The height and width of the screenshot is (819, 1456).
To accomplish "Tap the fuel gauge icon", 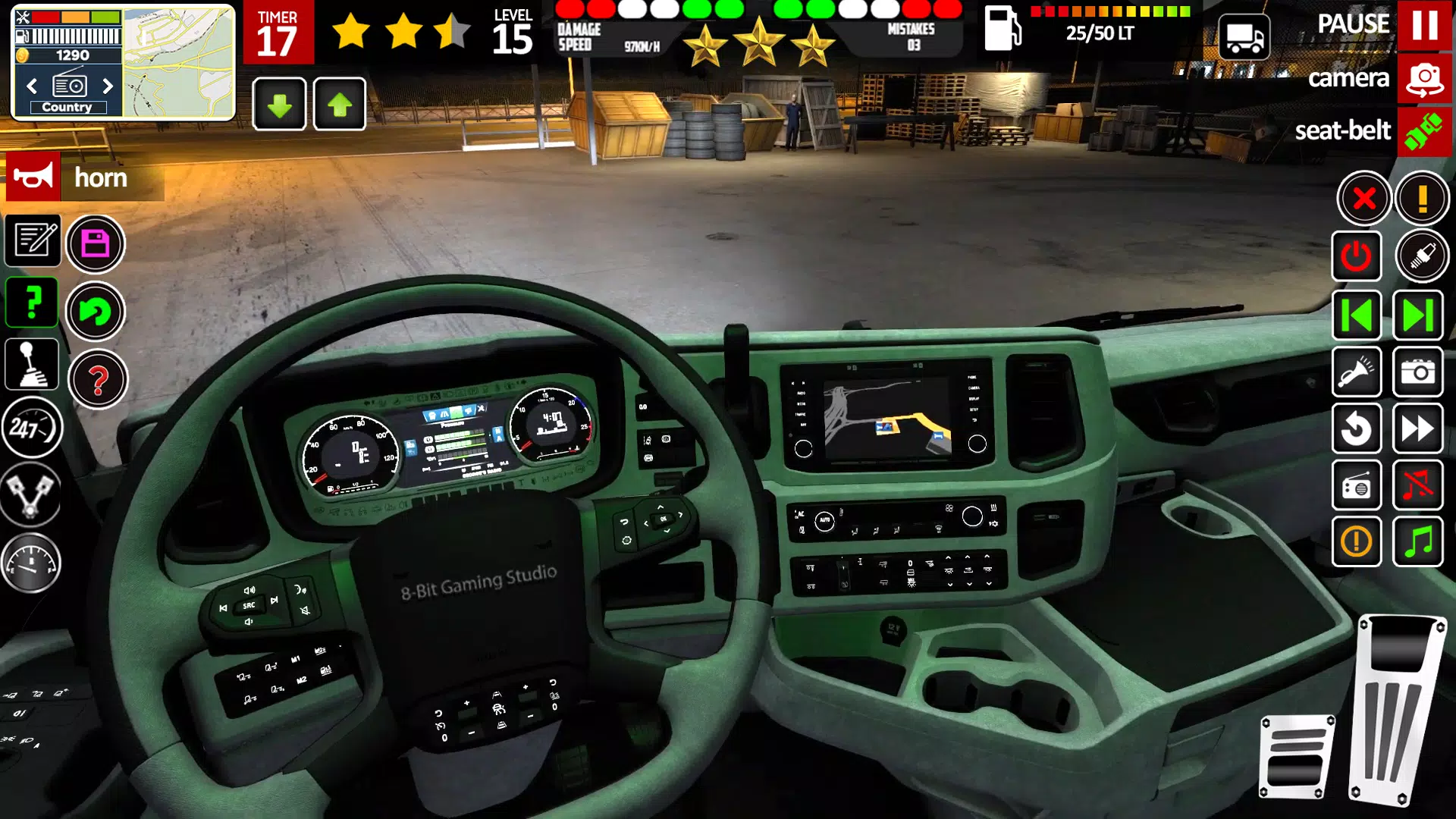I will pos(32,561).
